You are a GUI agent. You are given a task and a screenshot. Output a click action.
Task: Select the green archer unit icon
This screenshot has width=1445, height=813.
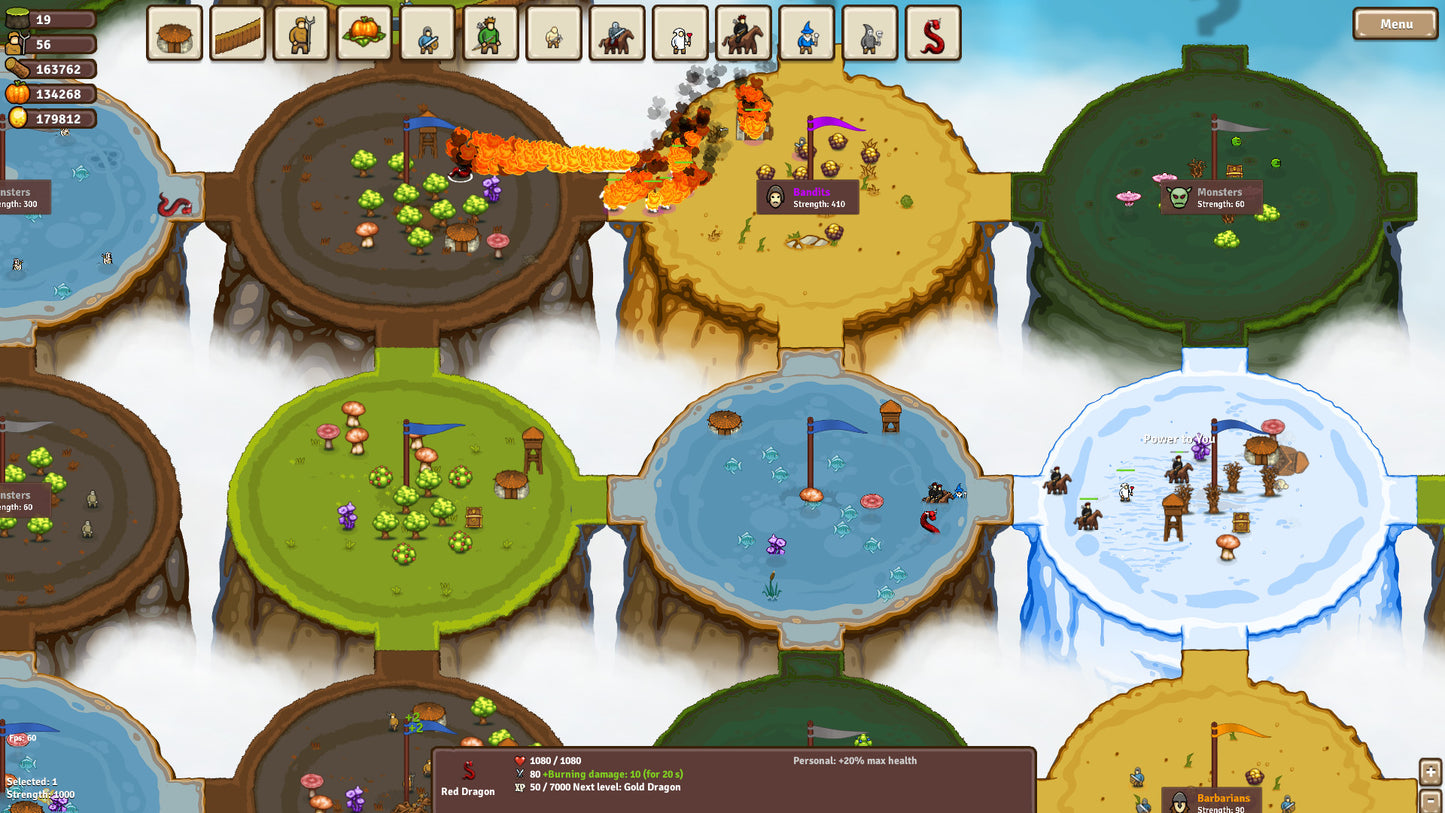490,33
